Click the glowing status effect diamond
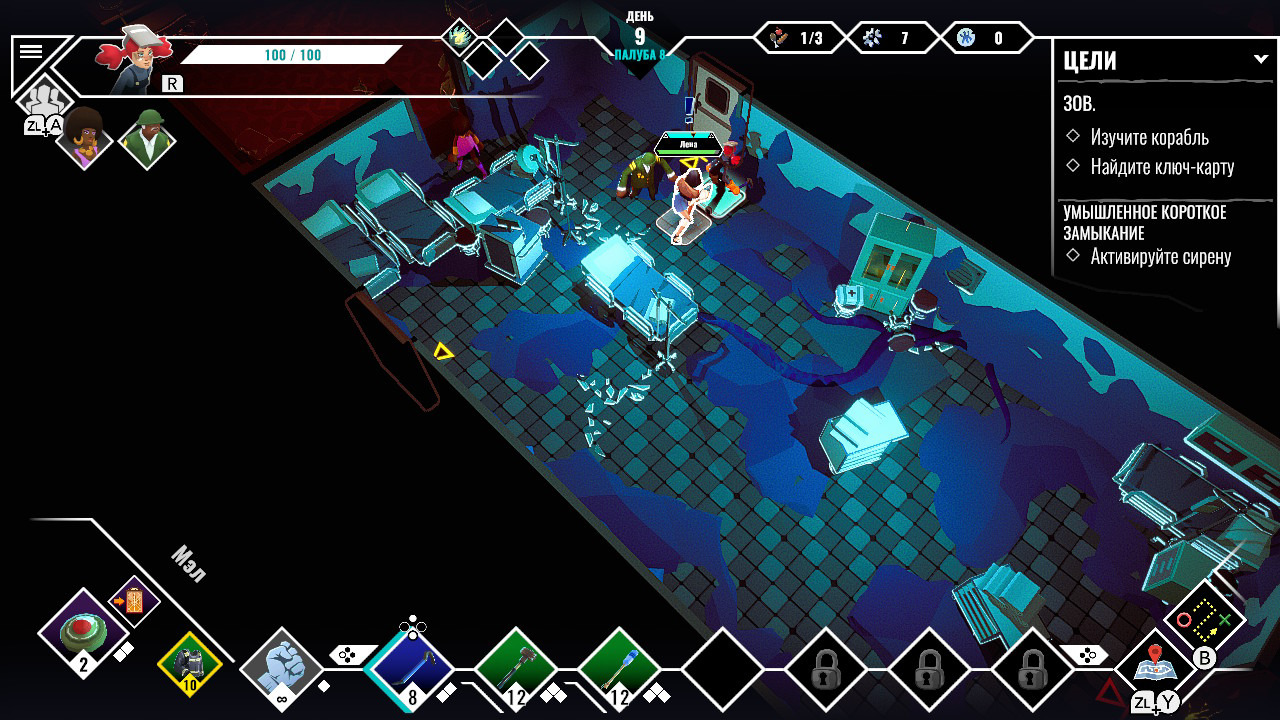The width and height of the screenshot is (1280, 720). coord(459,37)
